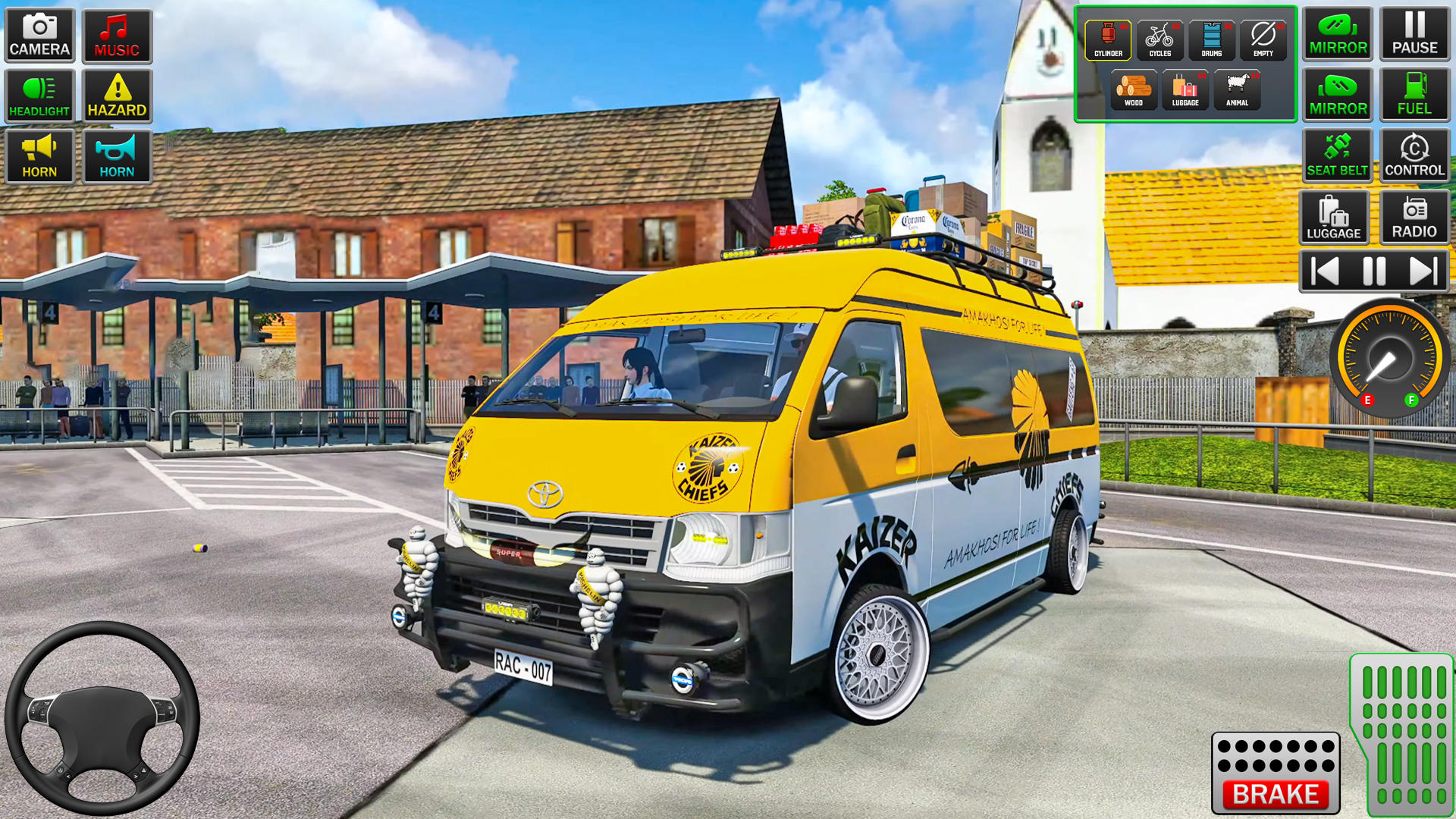Viewport: 1456px width, 819px height.
Task: Switch to the Empty cargo tab
Action: pyautogui.click(x=1262, y=38)
